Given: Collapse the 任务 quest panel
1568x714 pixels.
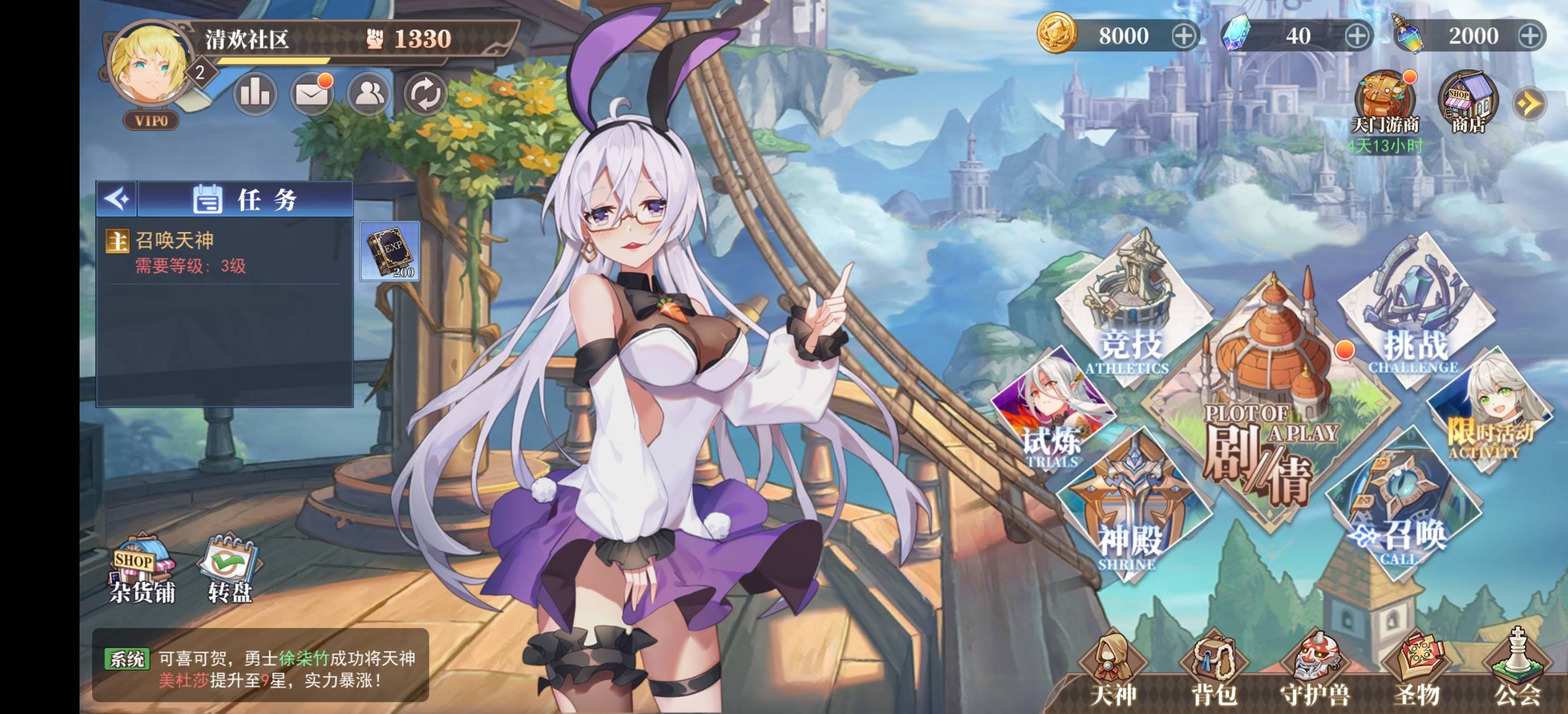Looking at the screenshot, I should (x=117, y=198).
